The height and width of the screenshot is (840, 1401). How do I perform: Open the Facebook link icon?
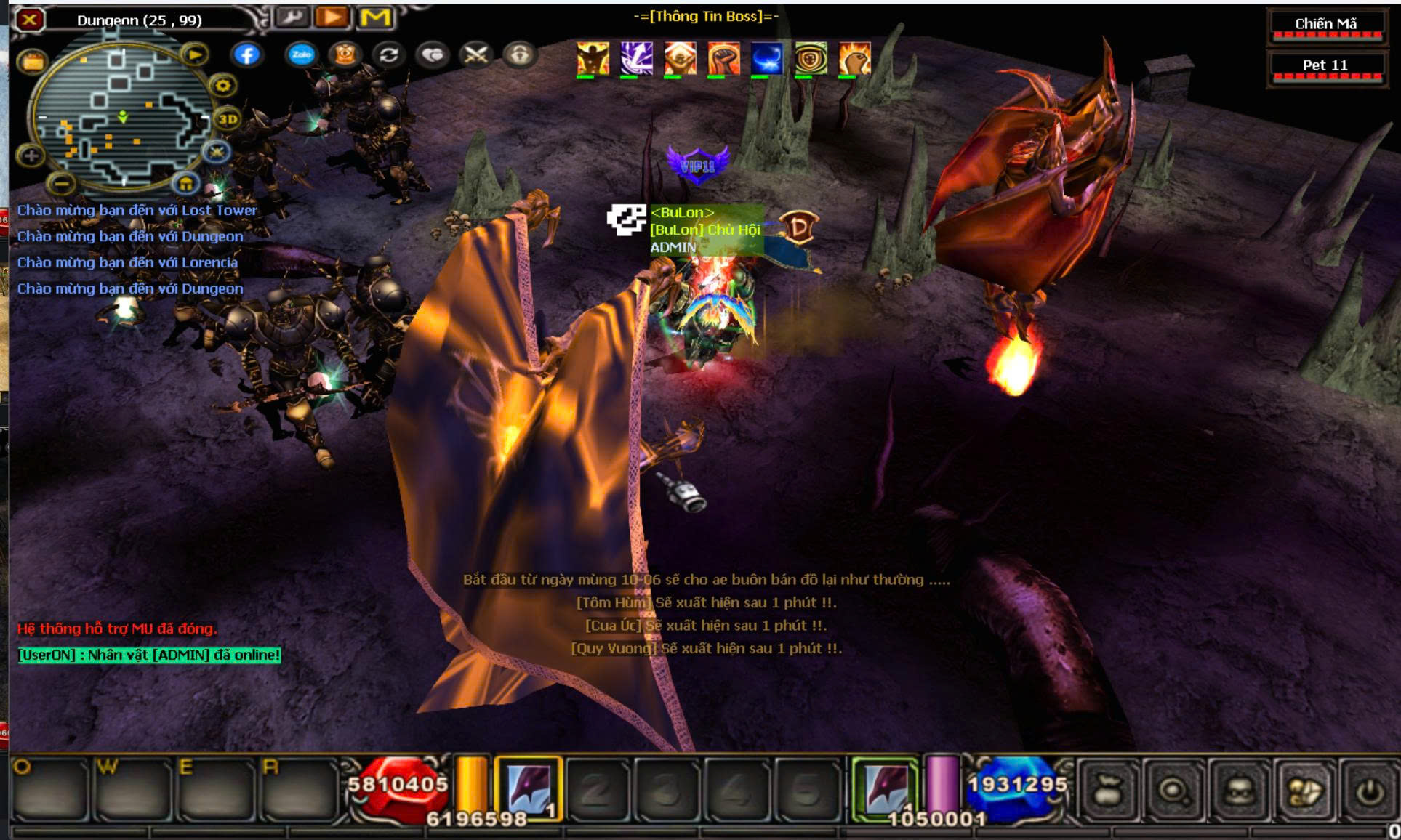(247, 54)
